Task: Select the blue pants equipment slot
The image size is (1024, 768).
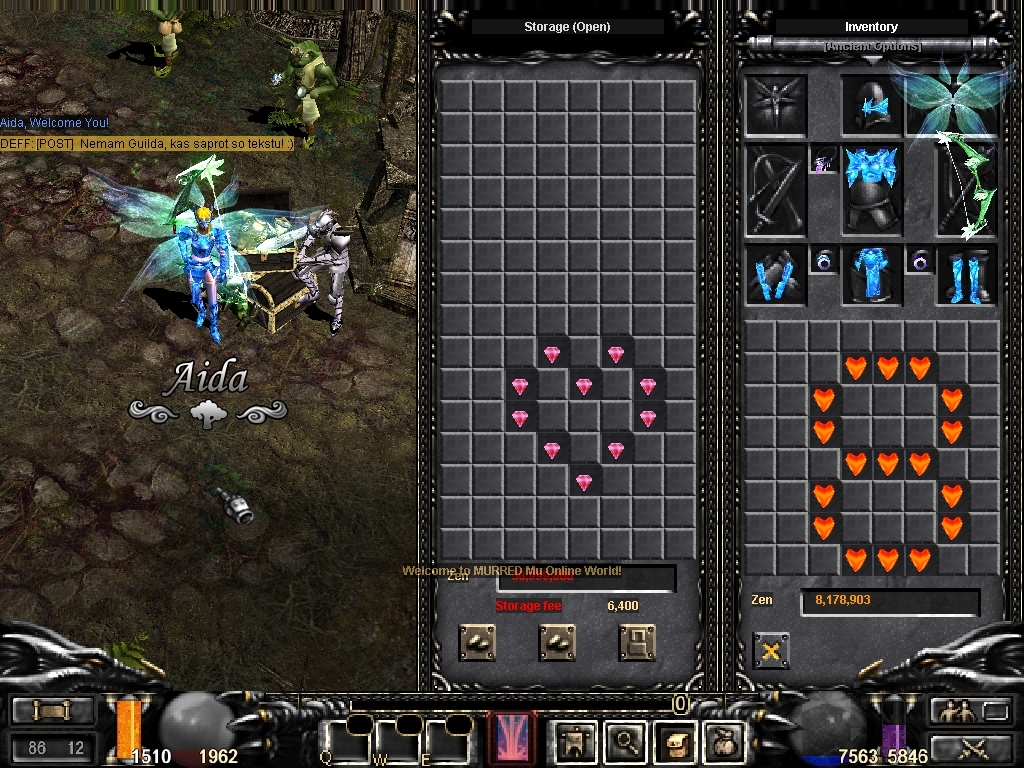Action: point(871,275)
